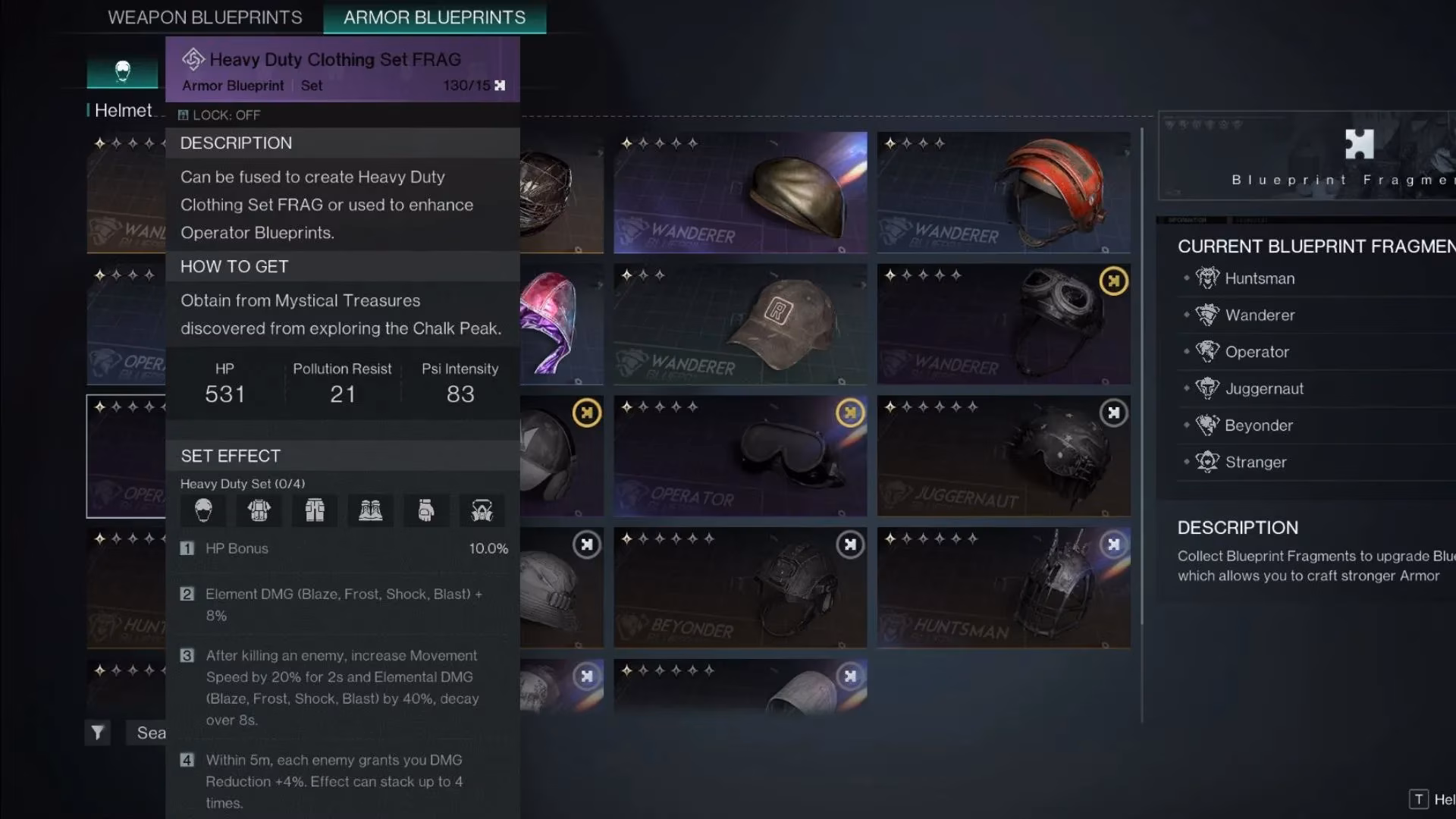The width and height of the screenshot is (1456, 819).
Task: Select the helmet piece icon in Set Effect
Action: coord(202,510)
